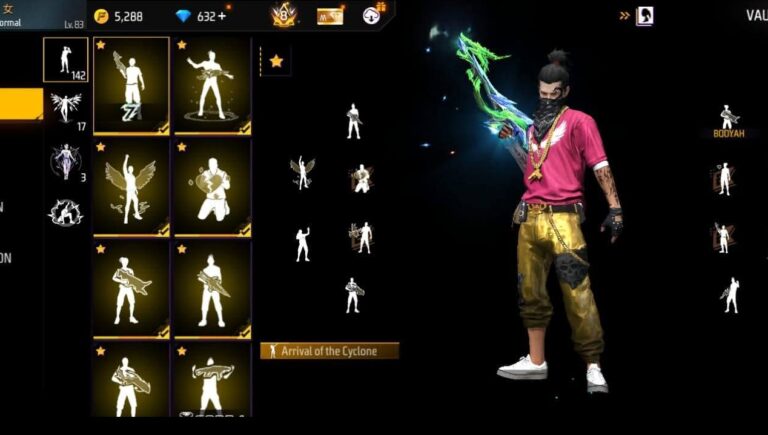Viewport: 768px width, 435px height.
Task: Pick the glowing ring dance emote tile
Action: [x=213, y=85]
